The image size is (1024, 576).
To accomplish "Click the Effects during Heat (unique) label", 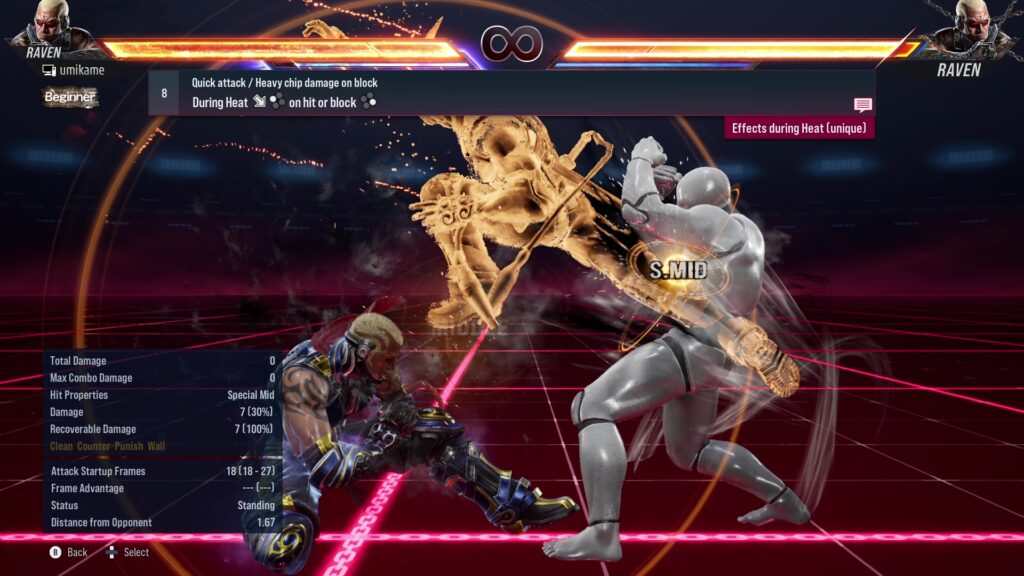I will [x=799, y=128].
